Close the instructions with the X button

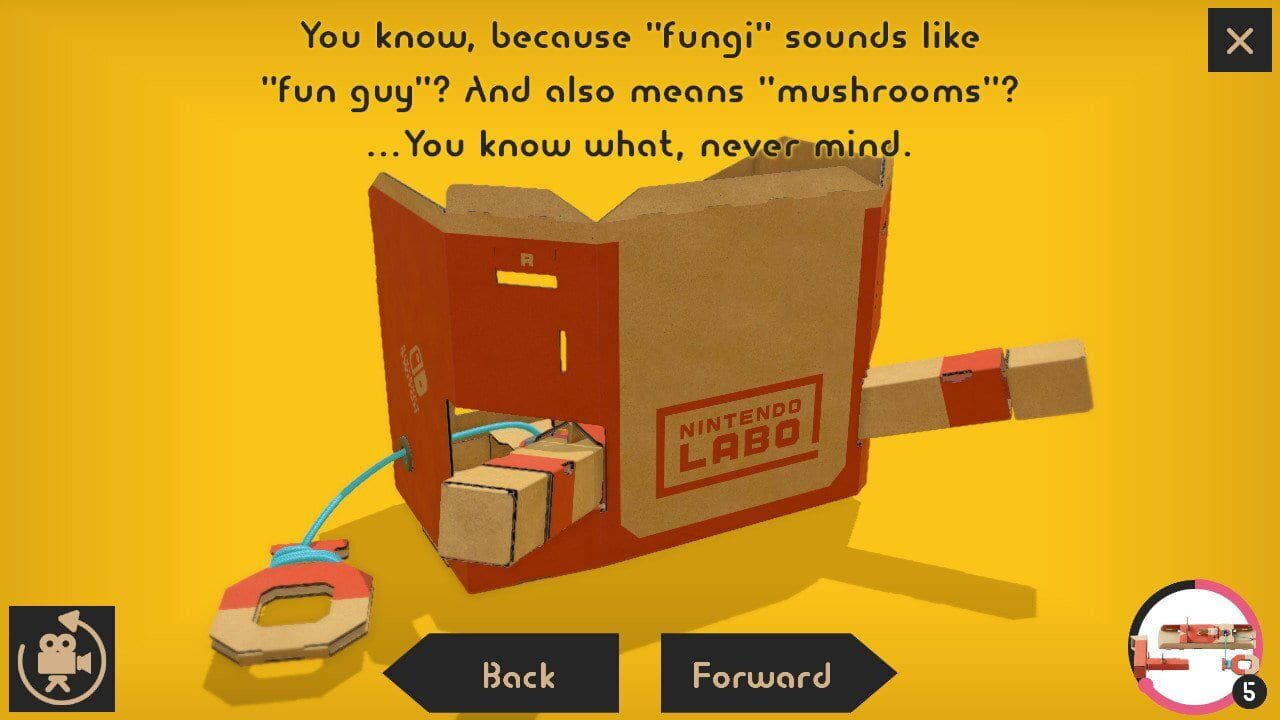(x=1239, y=40)
